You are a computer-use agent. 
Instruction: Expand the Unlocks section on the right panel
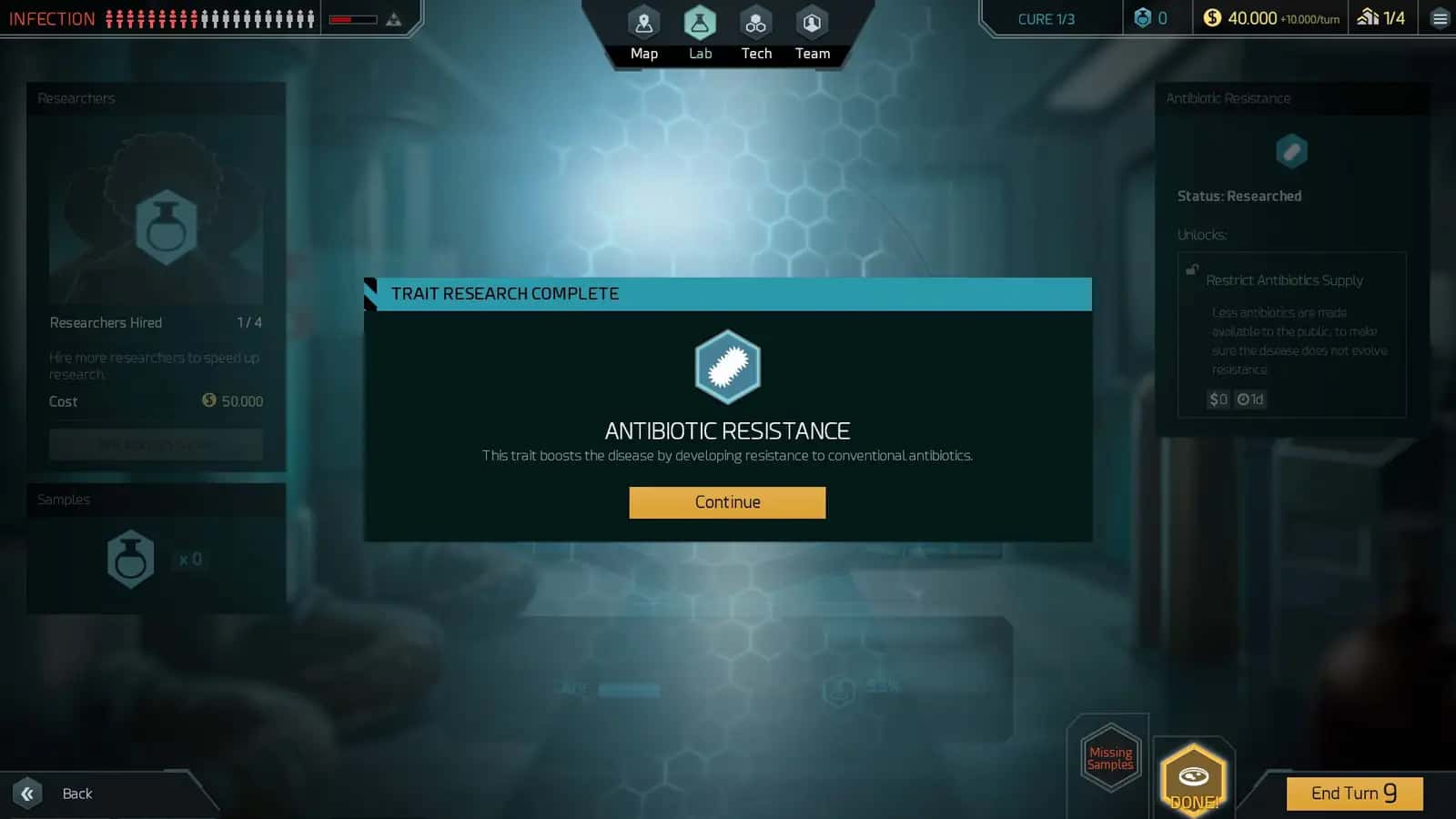(x=1202, y=235)
